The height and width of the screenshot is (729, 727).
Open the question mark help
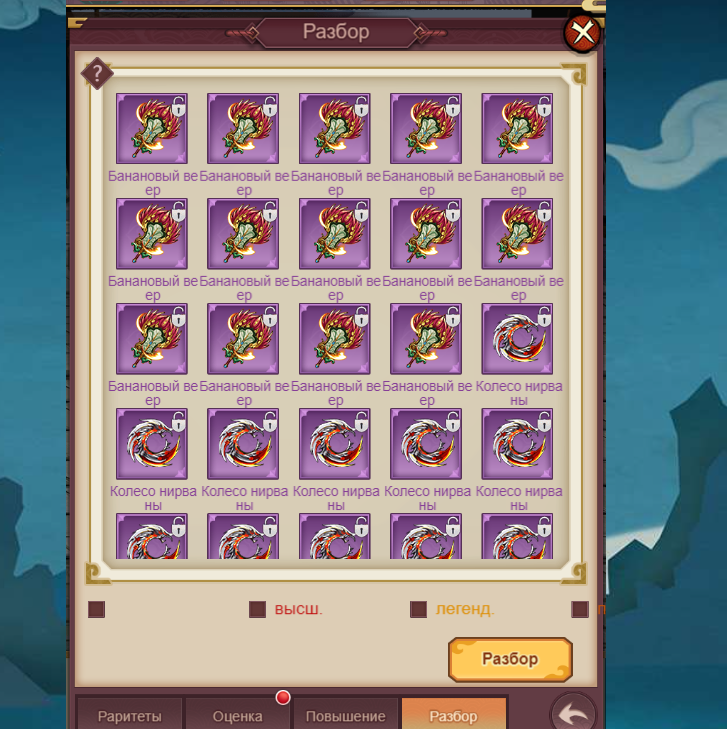pos(97,73)
